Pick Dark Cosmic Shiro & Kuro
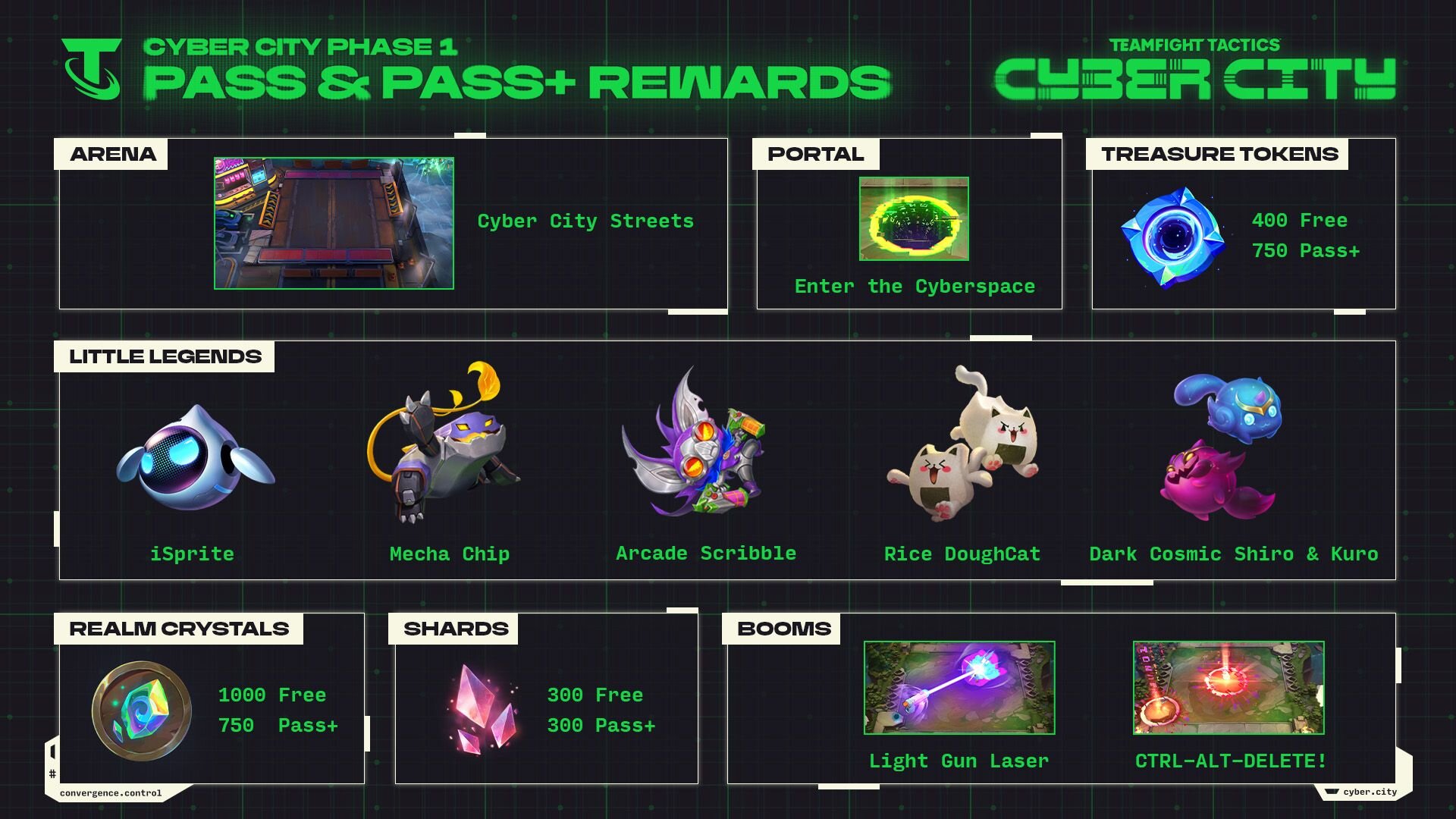The image size is (1456, 819). click(1222, 447)
